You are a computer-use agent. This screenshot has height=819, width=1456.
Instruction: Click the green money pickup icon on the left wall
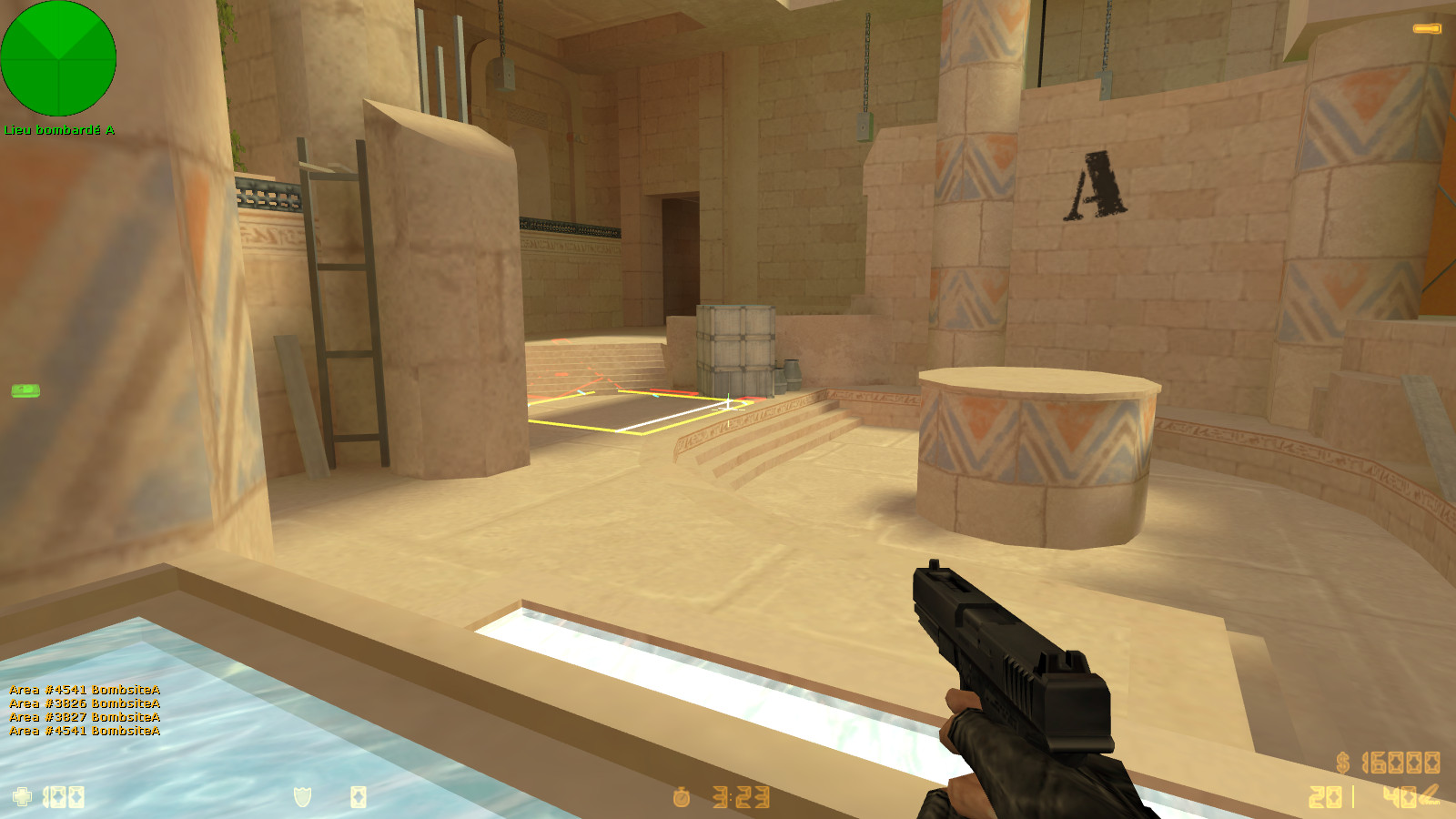click(26, 392)
